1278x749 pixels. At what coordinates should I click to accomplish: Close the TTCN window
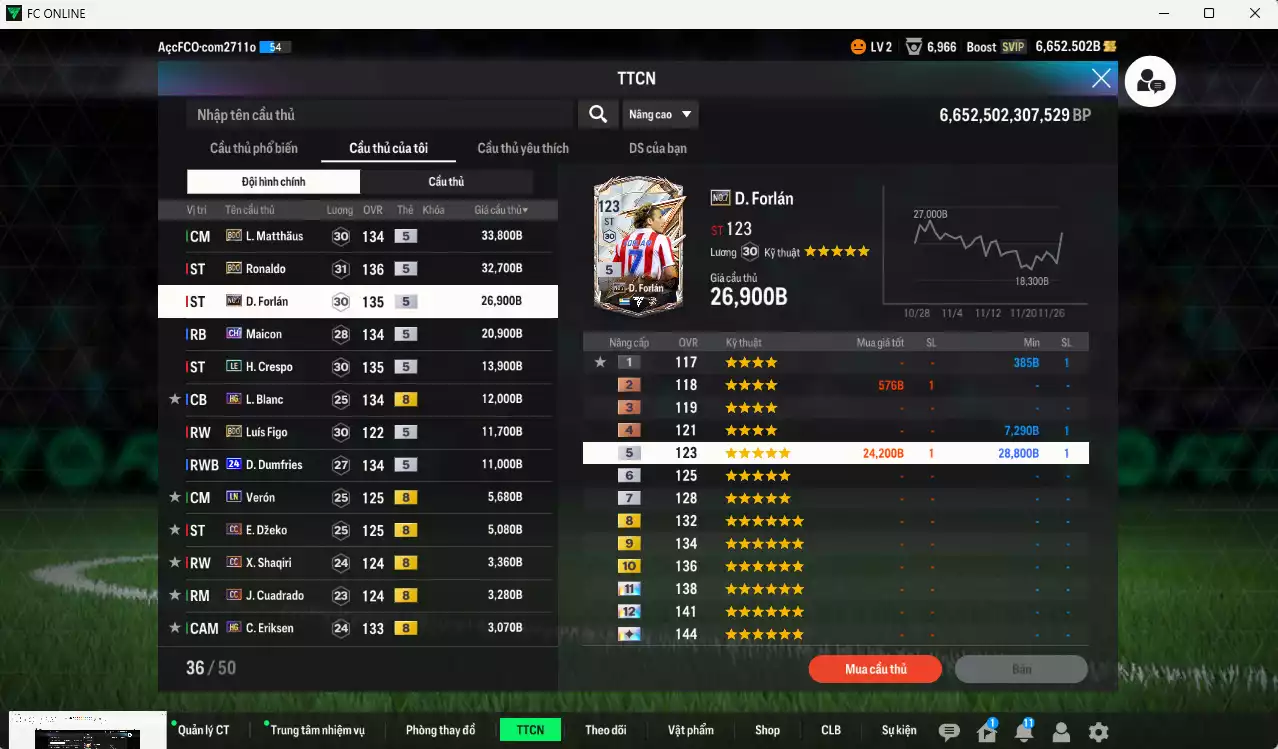(x=1101, y=78)
